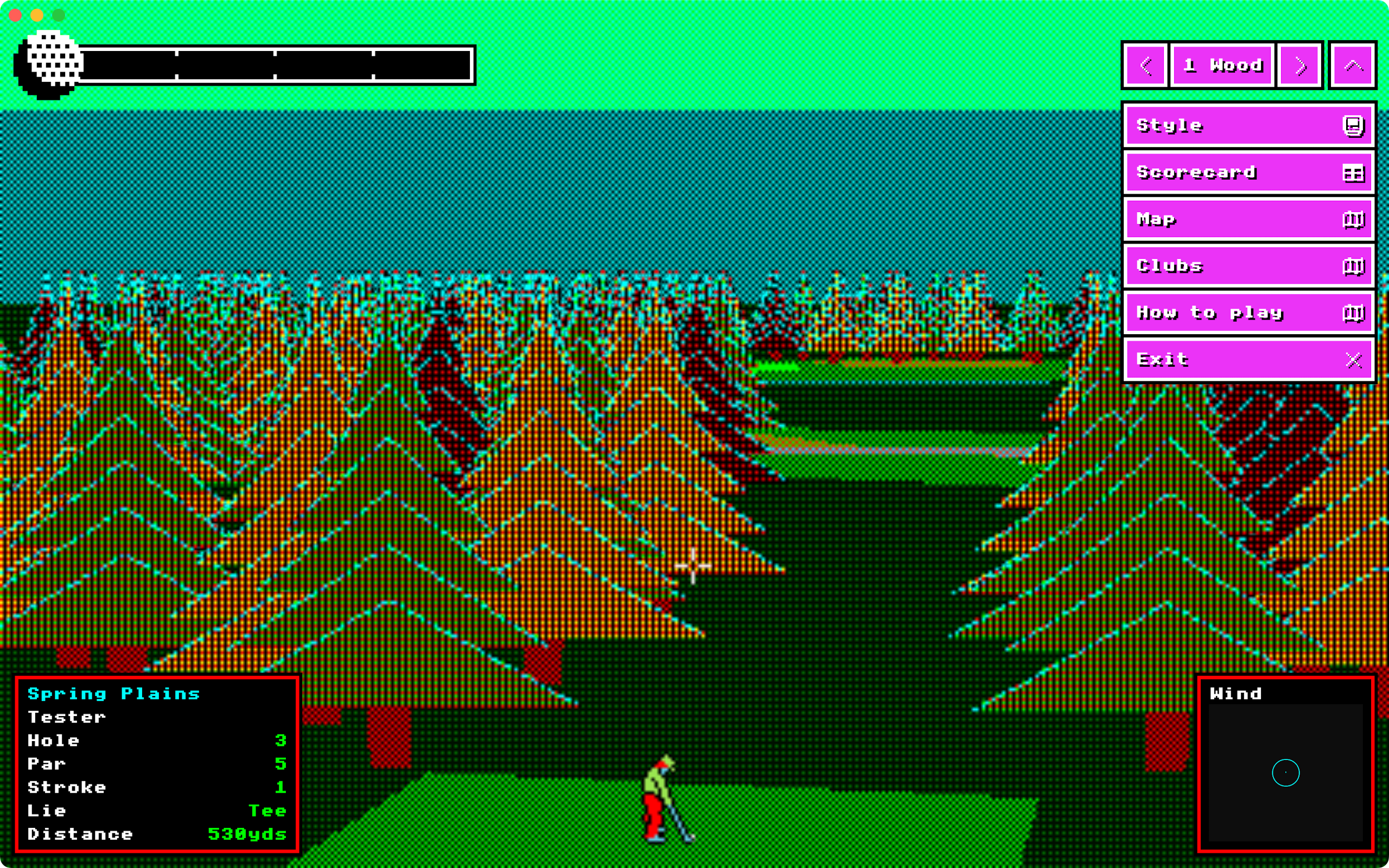Screen dimensions: 1389x868
Task: Select the next club with right arrow
Action: click(x=1300, y=66)
